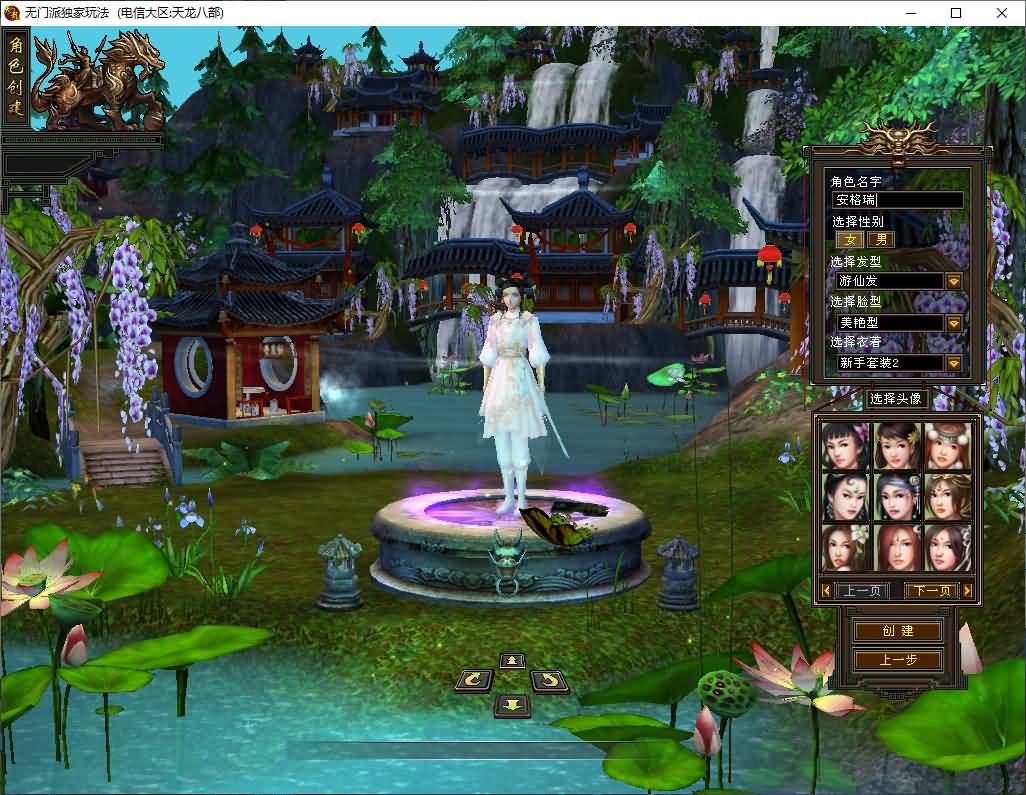Viewport: 1026px width, 795px height.
Task: Show next portrait page with 下一页
Action: (930, 591)
